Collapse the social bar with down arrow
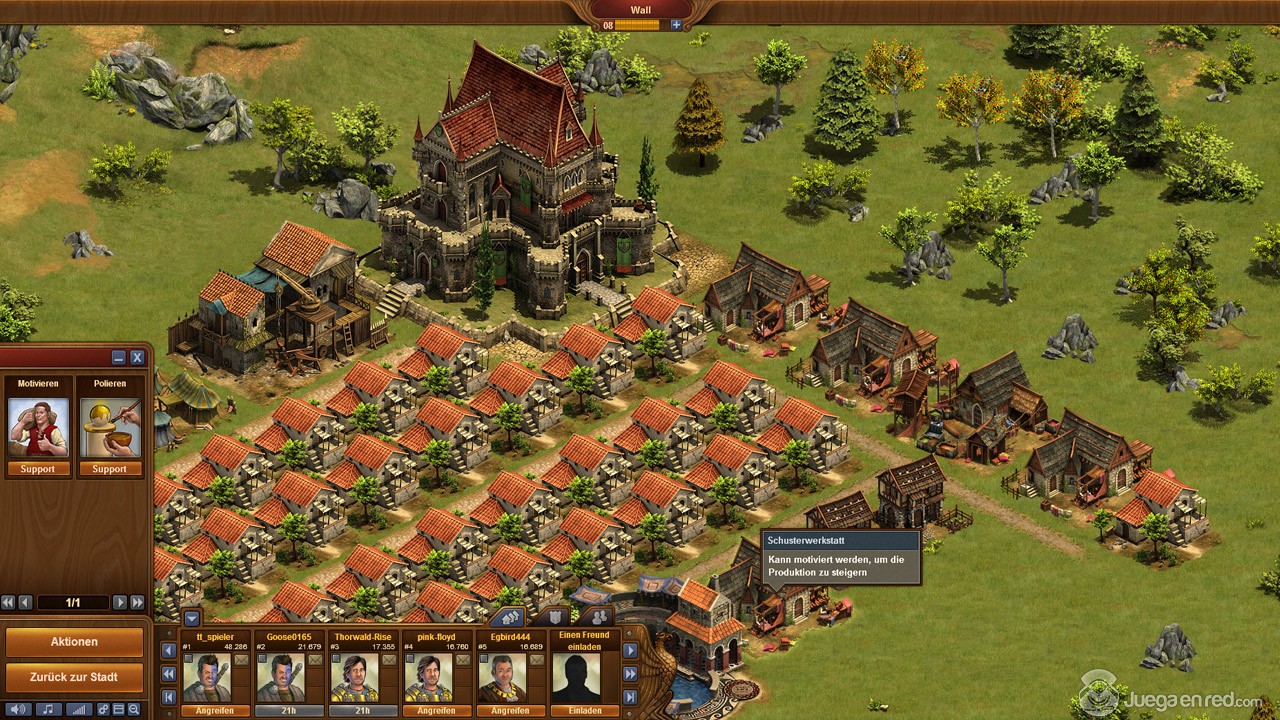The height and width of the screenshot is (720, 1280). coord(191,618)
